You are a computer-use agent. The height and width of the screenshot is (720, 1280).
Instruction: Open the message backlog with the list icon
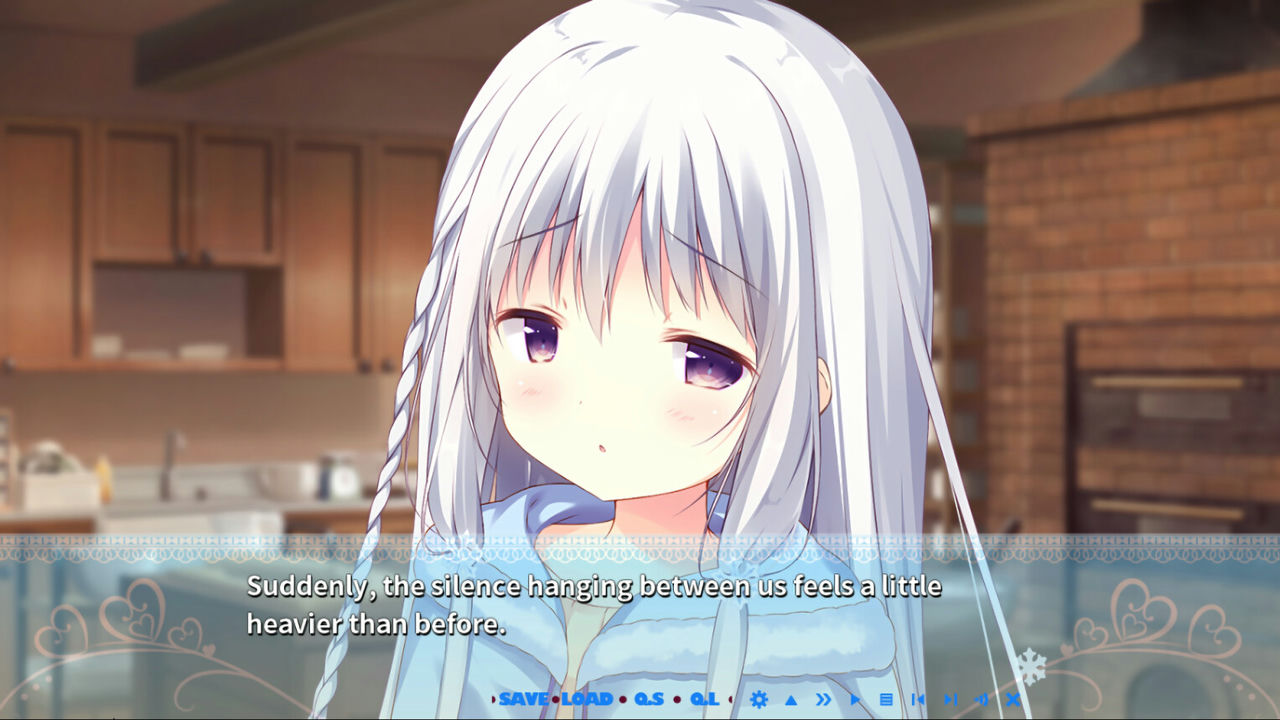[885, 699]
